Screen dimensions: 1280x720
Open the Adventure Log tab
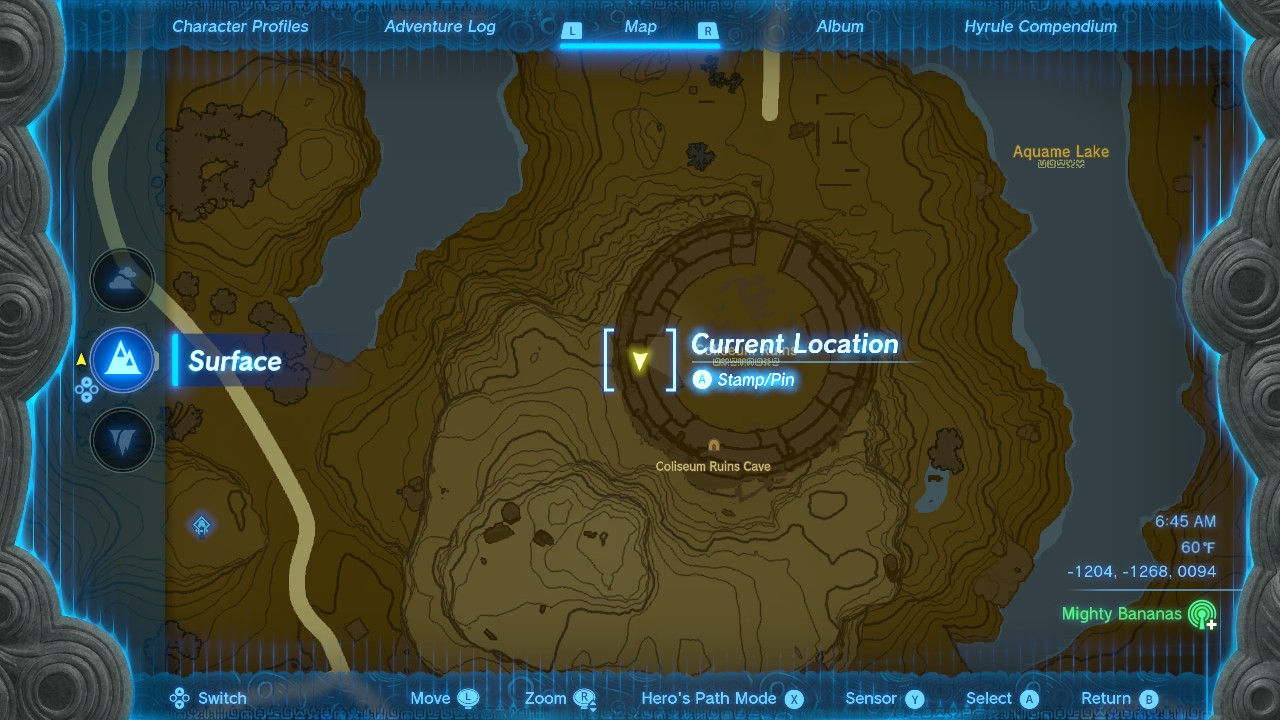click(x=440, y=27)
